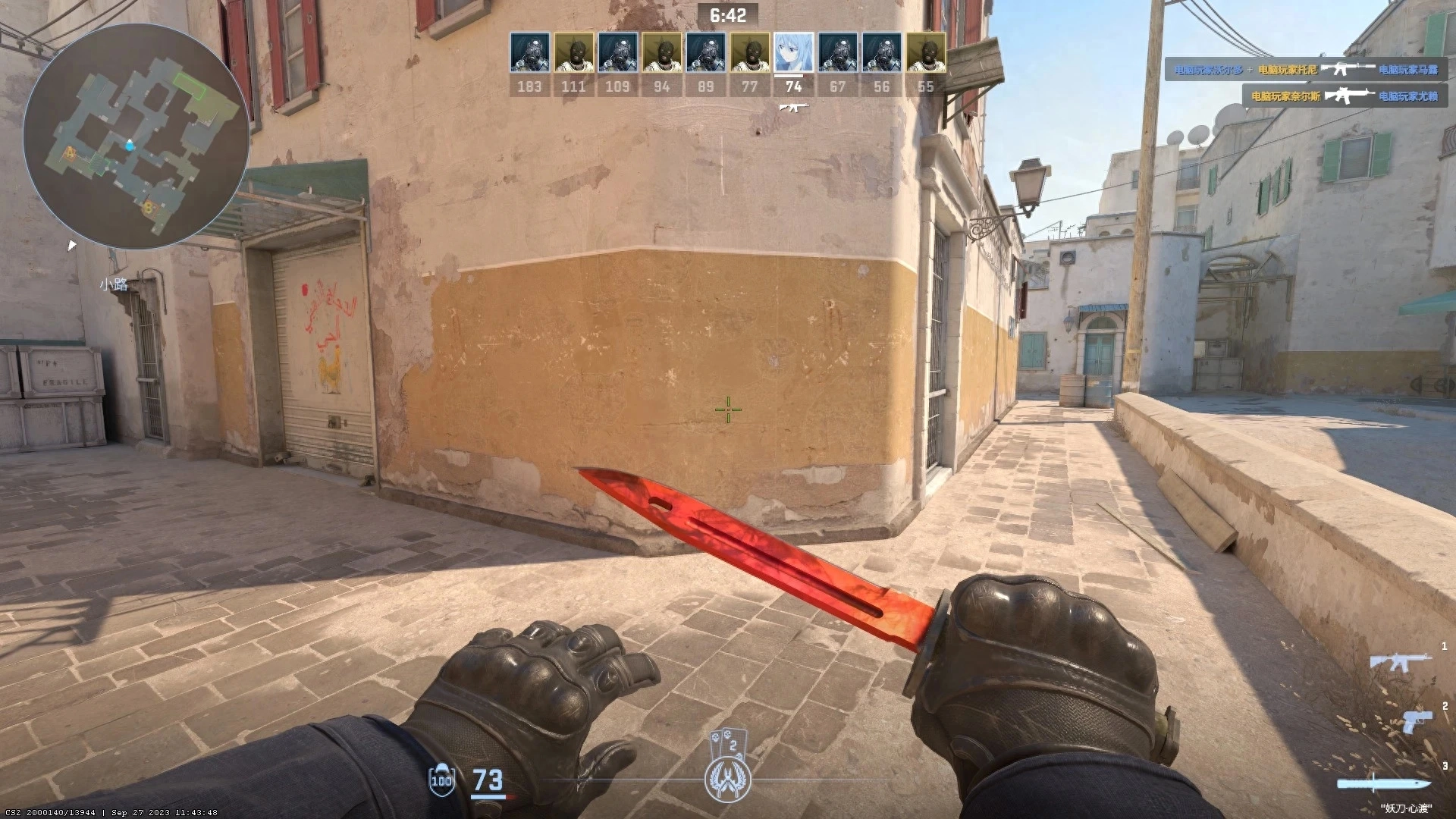Click the rightmost avatar showing 55
Screen dimensions: 1456x819
(x=924, y=53)
